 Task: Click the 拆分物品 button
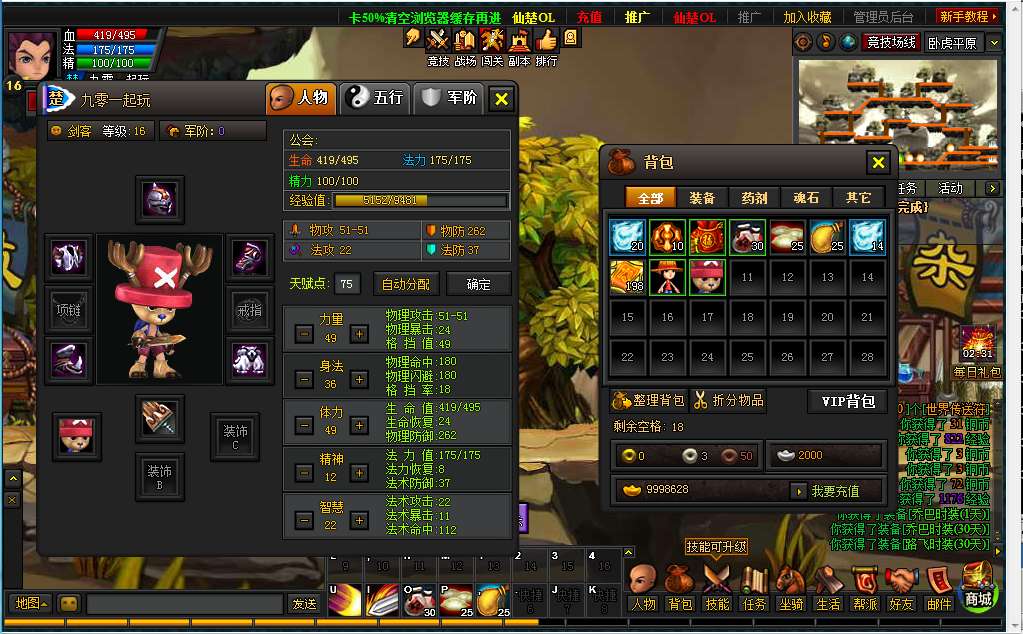click(x=729, y=401)
